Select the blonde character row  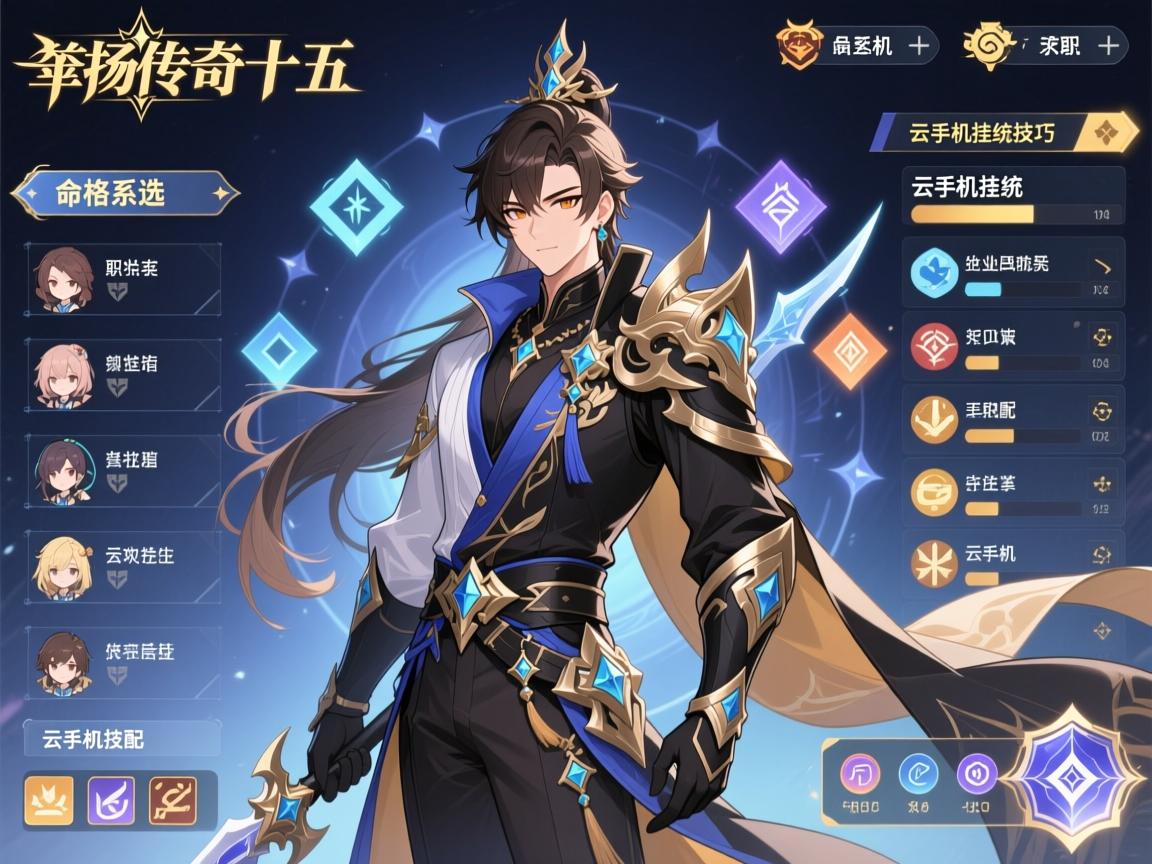click(x=122, y=566)
